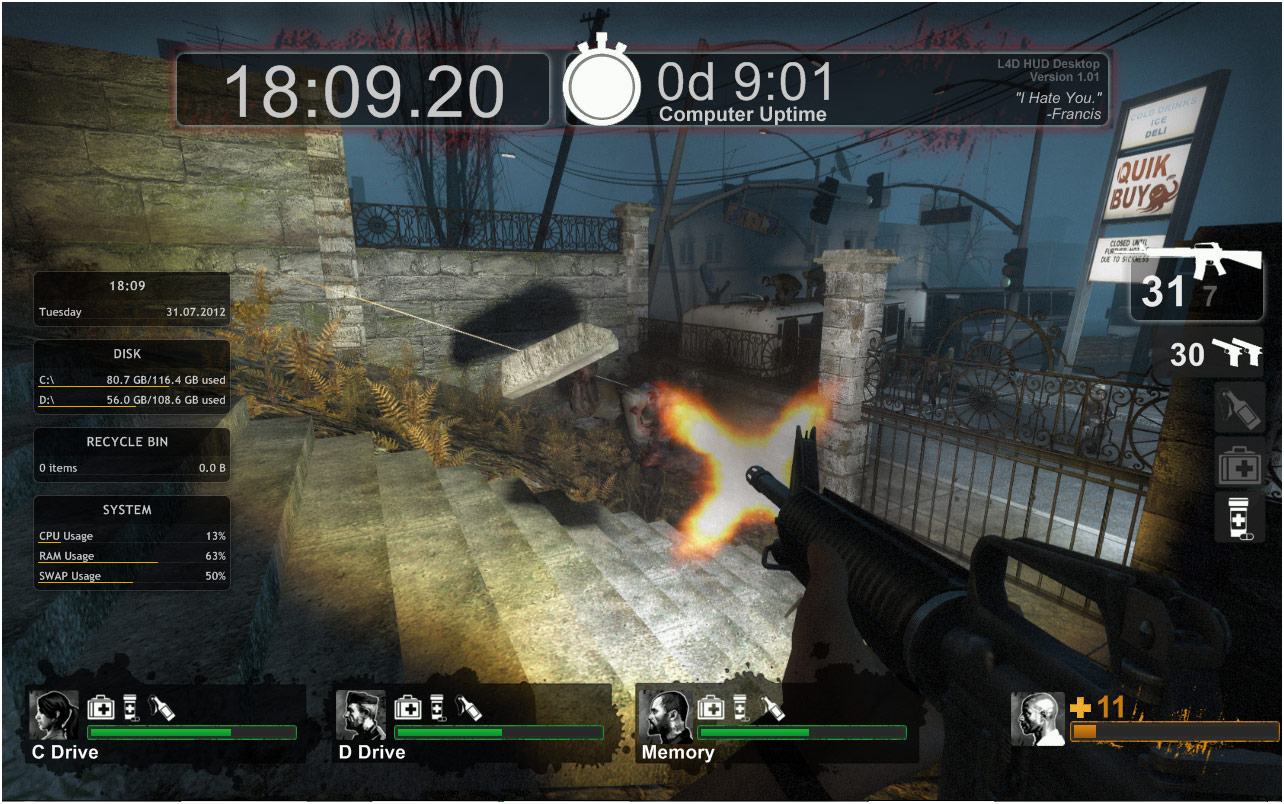
Task: Click the CPU Usage row in SYSTEM
Action: coord(132,537)
